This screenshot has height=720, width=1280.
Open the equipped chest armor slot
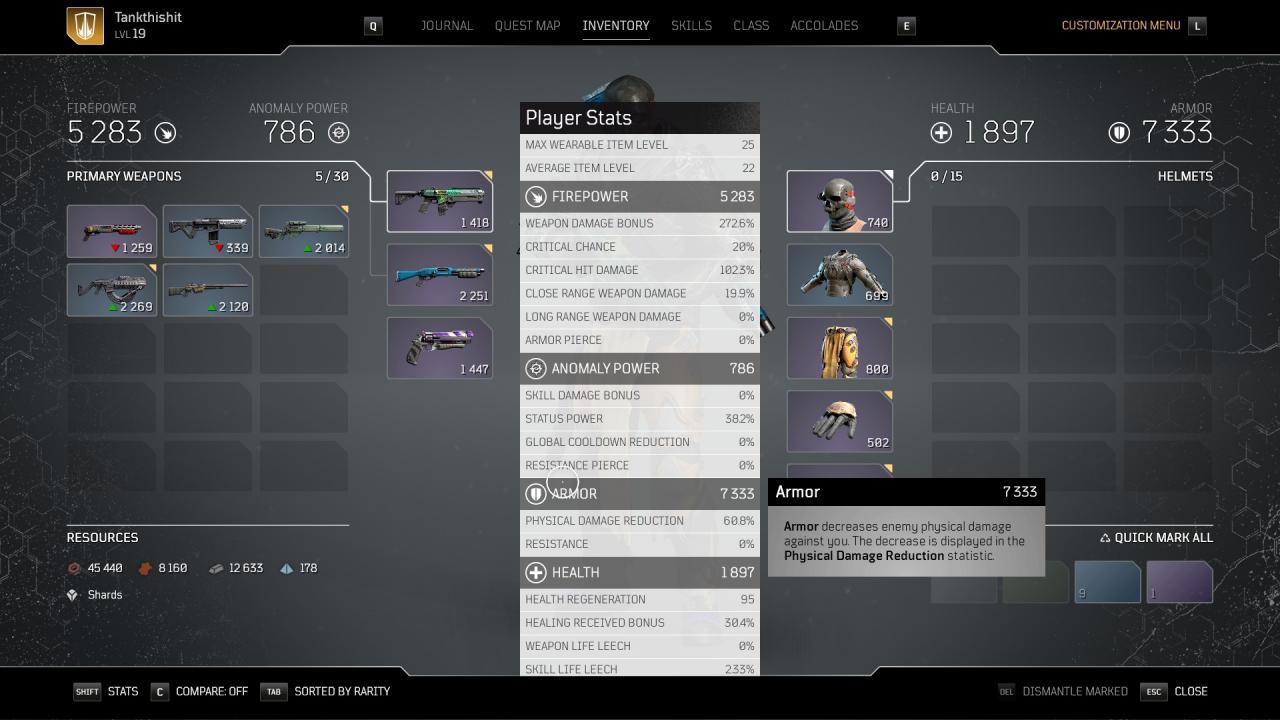(840, 275)
